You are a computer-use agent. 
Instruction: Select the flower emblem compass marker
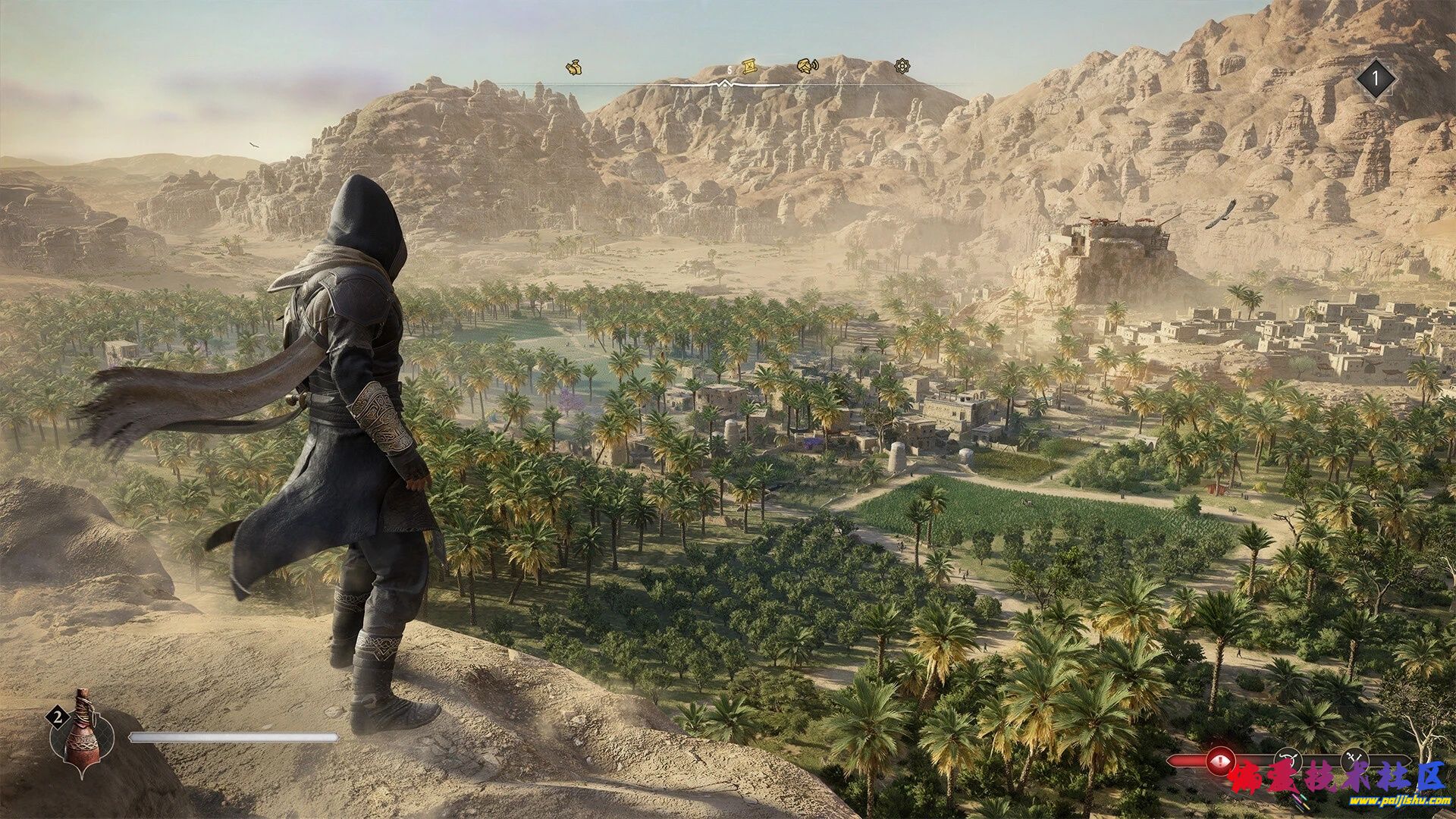[902, 67]
